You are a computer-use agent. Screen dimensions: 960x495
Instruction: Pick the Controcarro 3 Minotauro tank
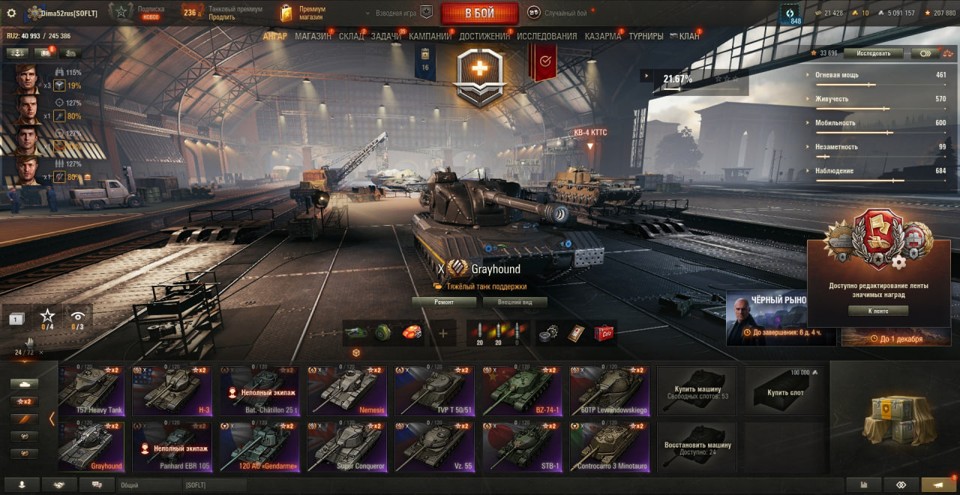tap(610, 445)
